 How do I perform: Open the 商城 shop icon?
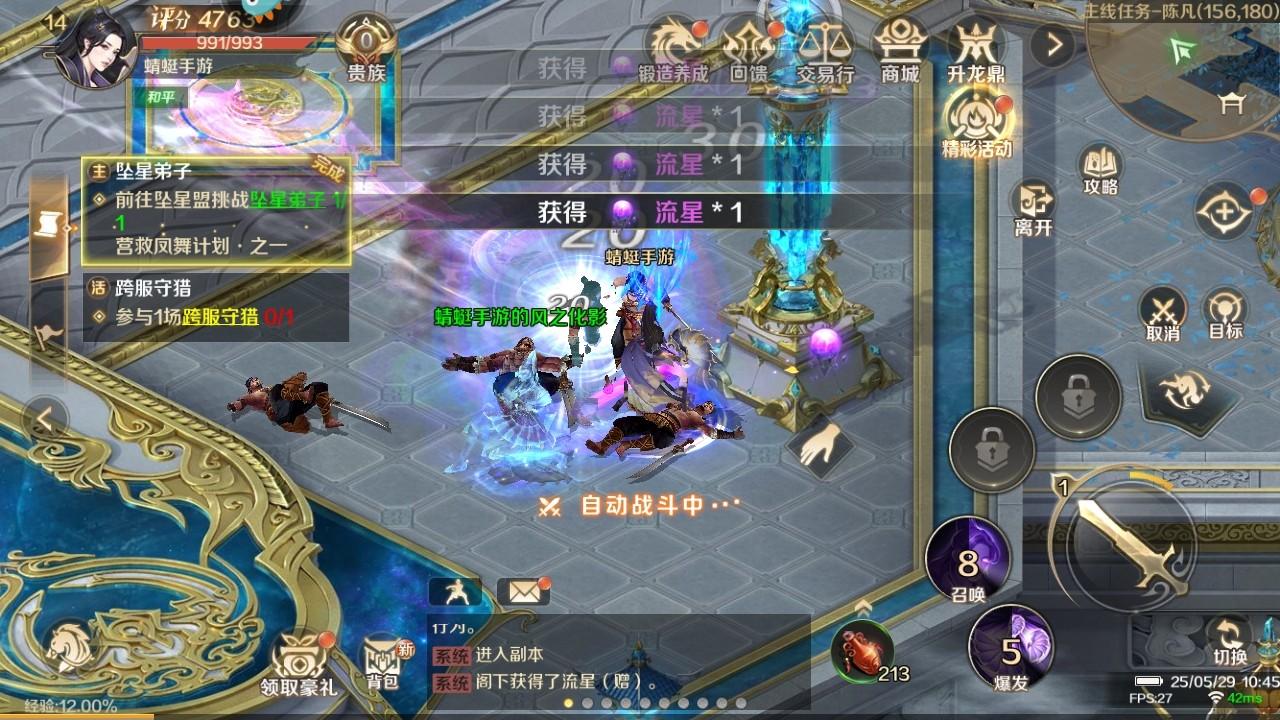click(901, 40)
